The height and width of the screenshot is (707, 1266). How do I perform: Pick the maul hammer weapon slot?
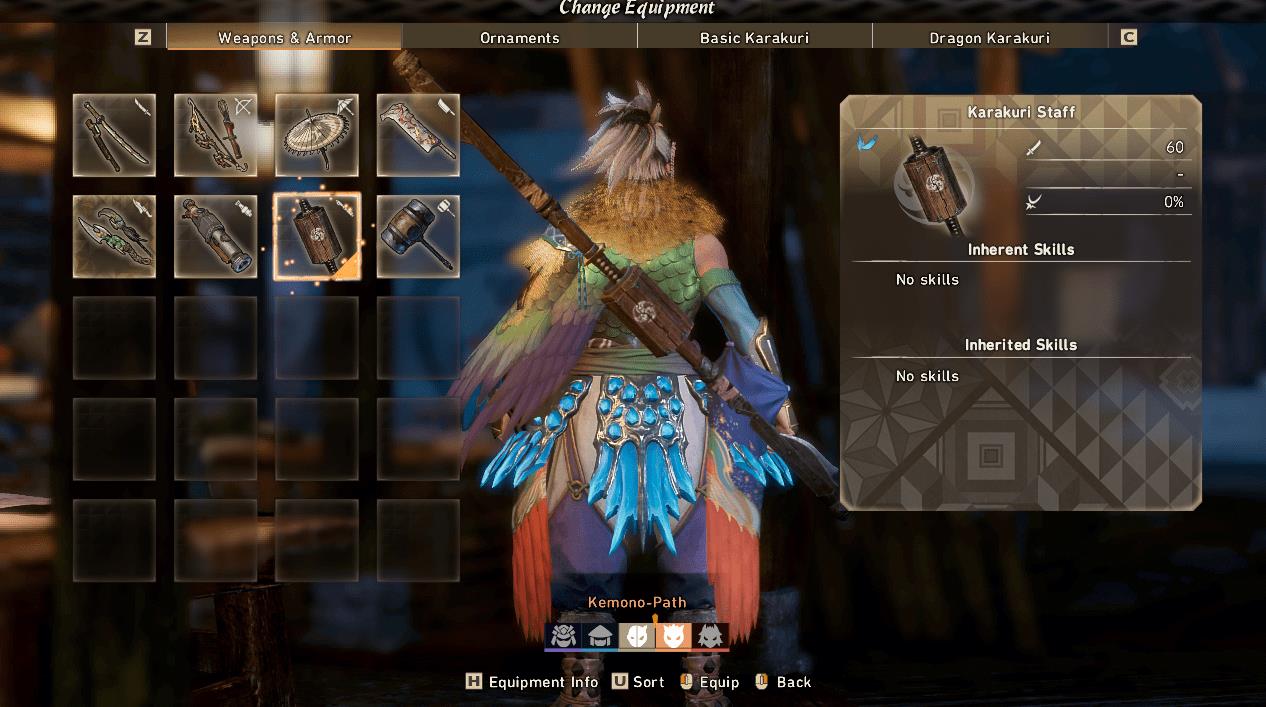(418, 237)
